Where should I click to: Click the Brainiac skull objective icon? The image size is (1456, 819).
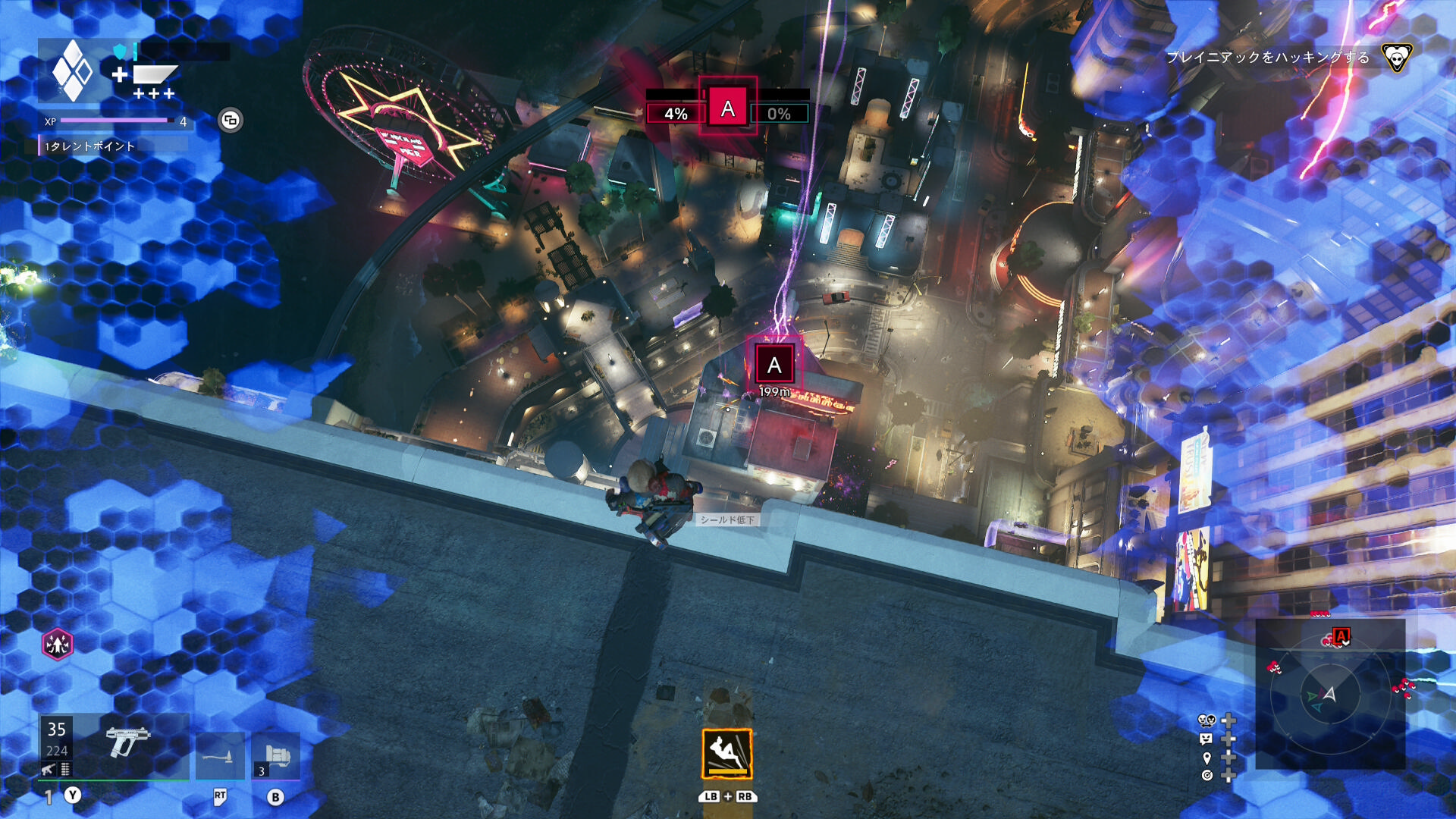(1396, 58)
